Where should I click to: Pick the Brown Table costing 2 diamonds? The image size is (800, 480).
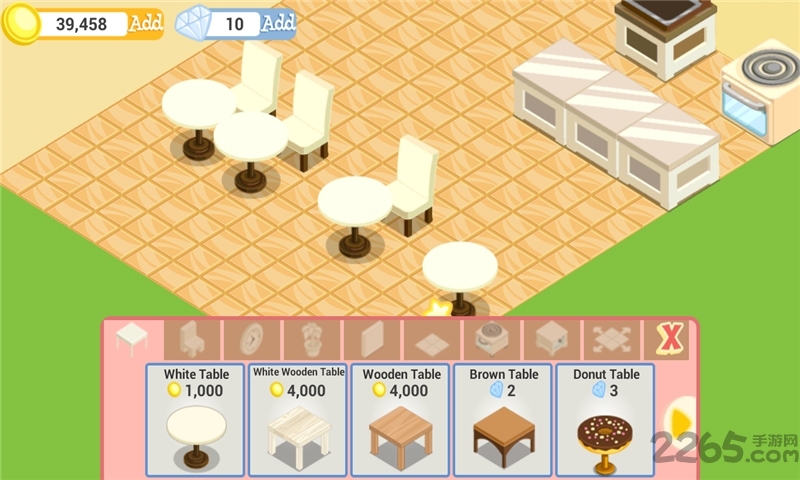[x=502, y=420]
